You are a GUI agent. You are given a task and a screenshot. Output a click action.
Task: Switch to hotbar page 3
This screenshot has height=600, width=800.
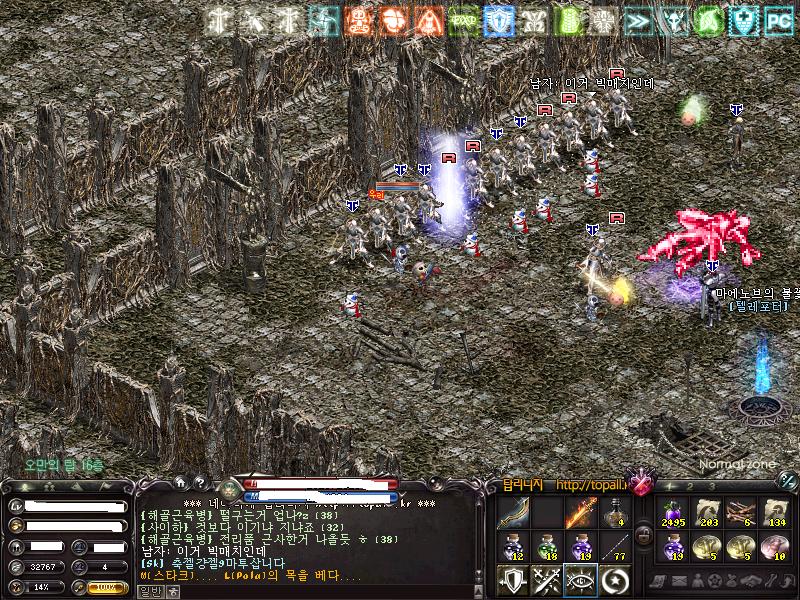[713, 488]
